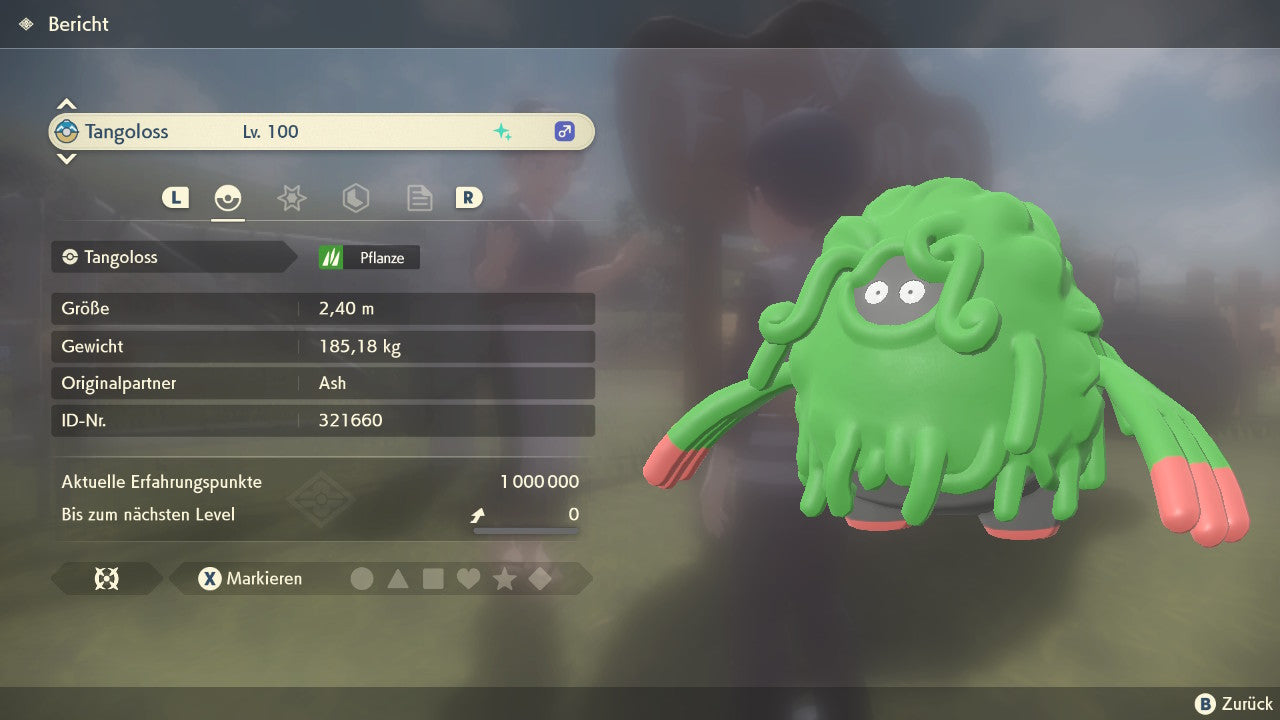This screenshot has height=720, width=1280.
Task: Go back with the Zurück button
Action: 1234,704
